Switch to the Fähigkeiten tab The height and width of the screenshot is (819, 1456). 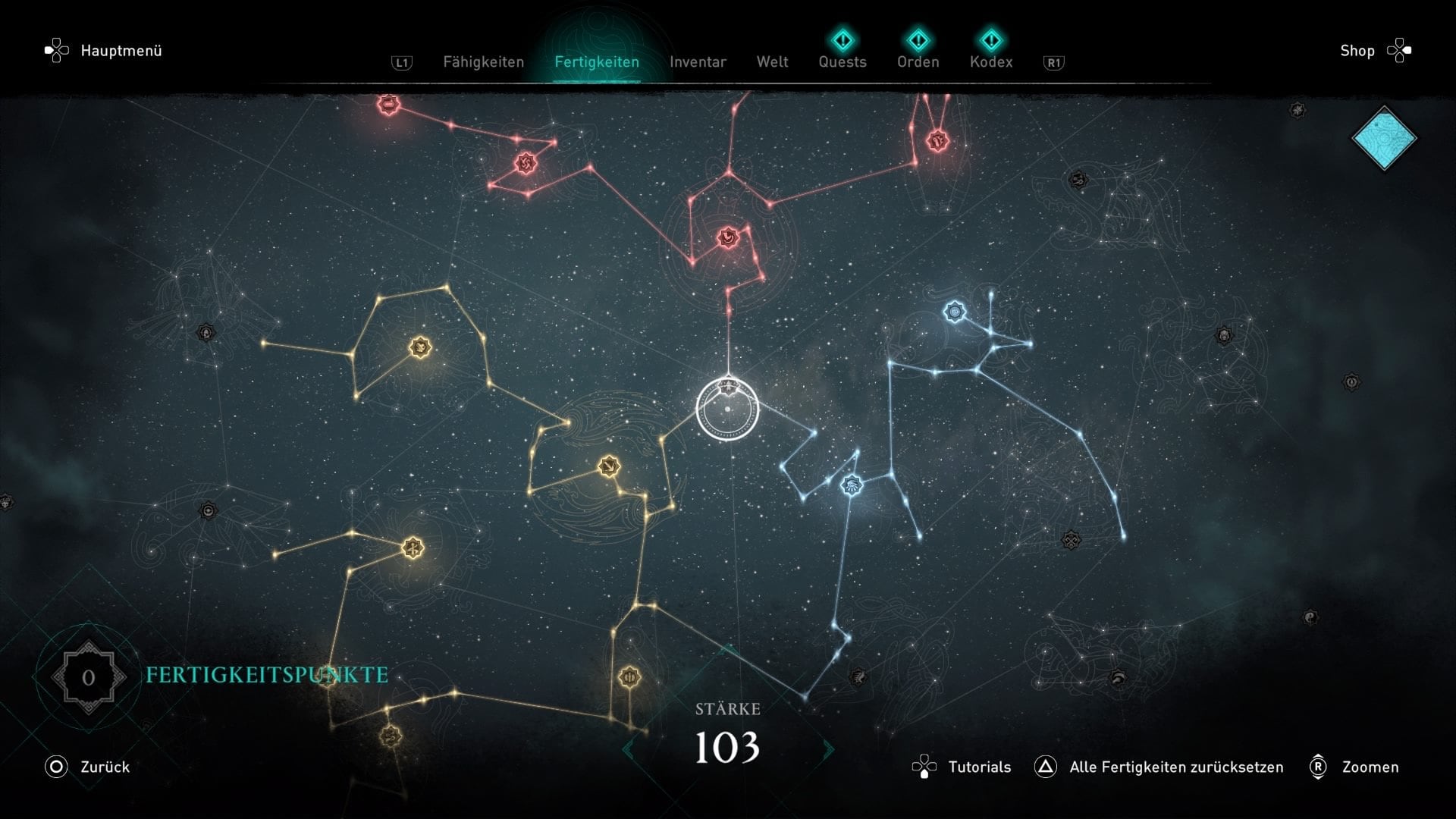click(x=483, y=62)
